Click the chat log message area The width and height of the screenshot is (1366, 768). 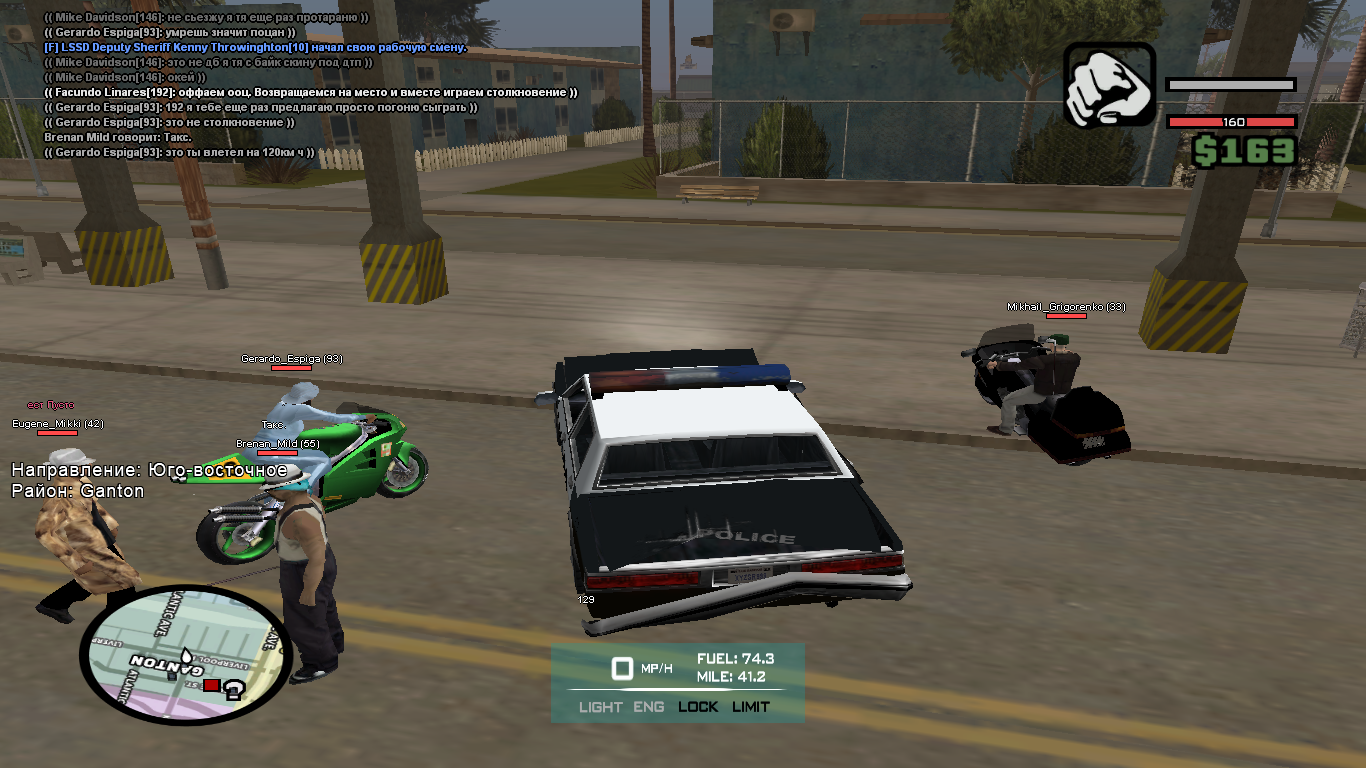[x=310, y=85]
